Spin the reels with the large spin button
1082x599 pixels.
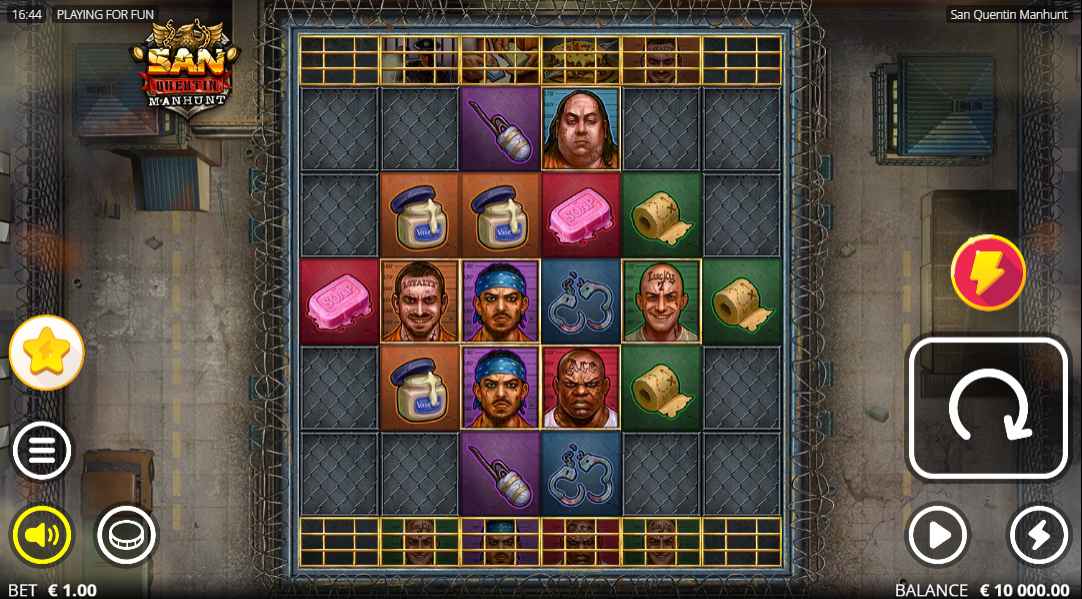click(987, 409)
